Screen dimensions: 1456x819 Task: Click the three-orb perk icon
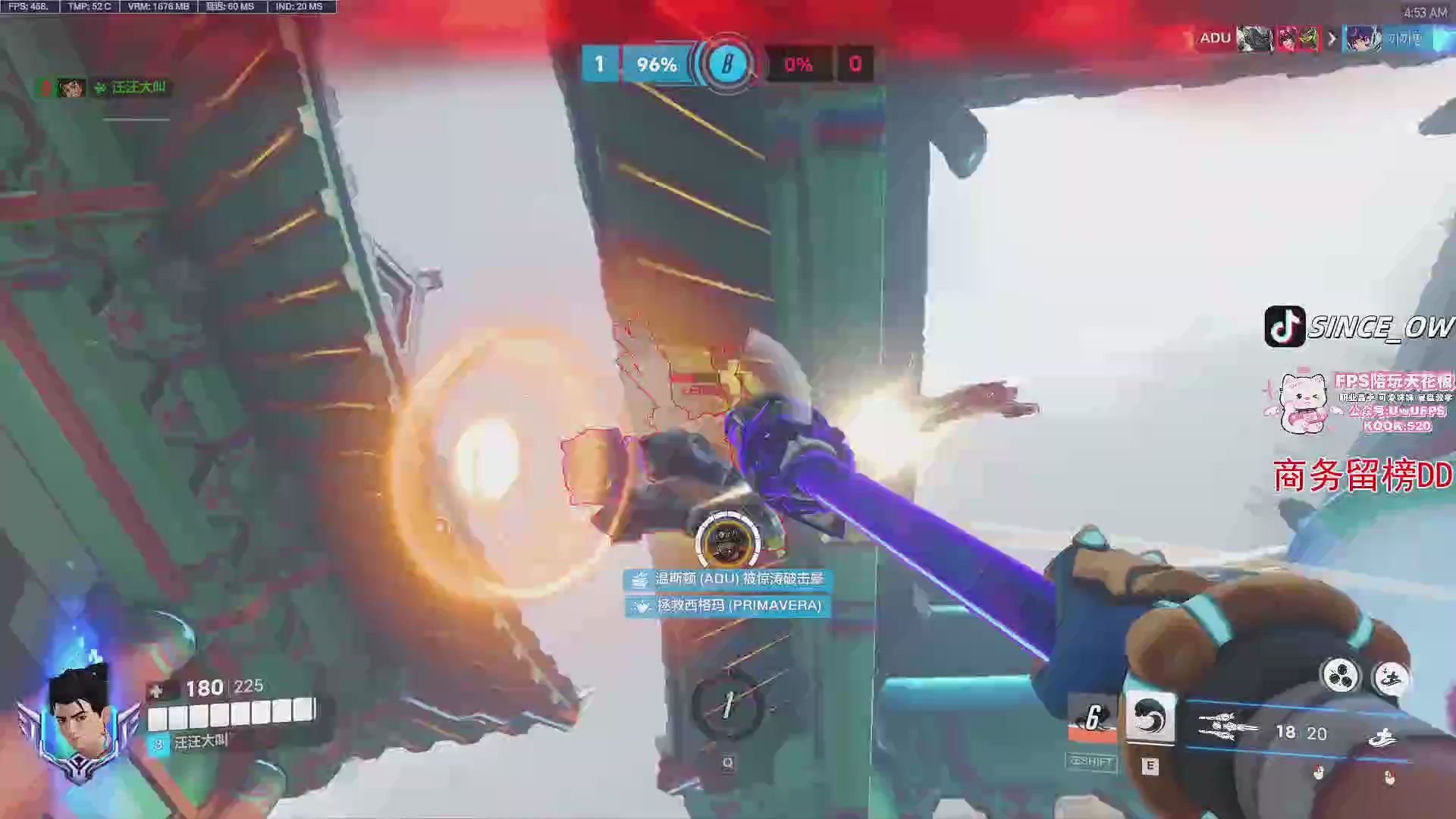point(1340,675)
